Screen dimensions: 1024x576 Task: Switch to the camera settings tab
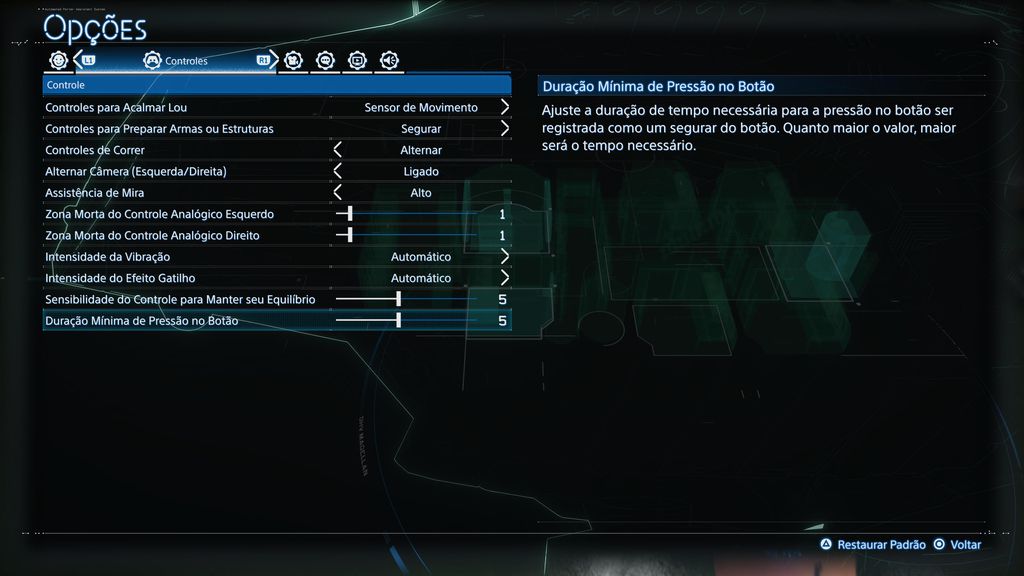(x=293, y=60)
